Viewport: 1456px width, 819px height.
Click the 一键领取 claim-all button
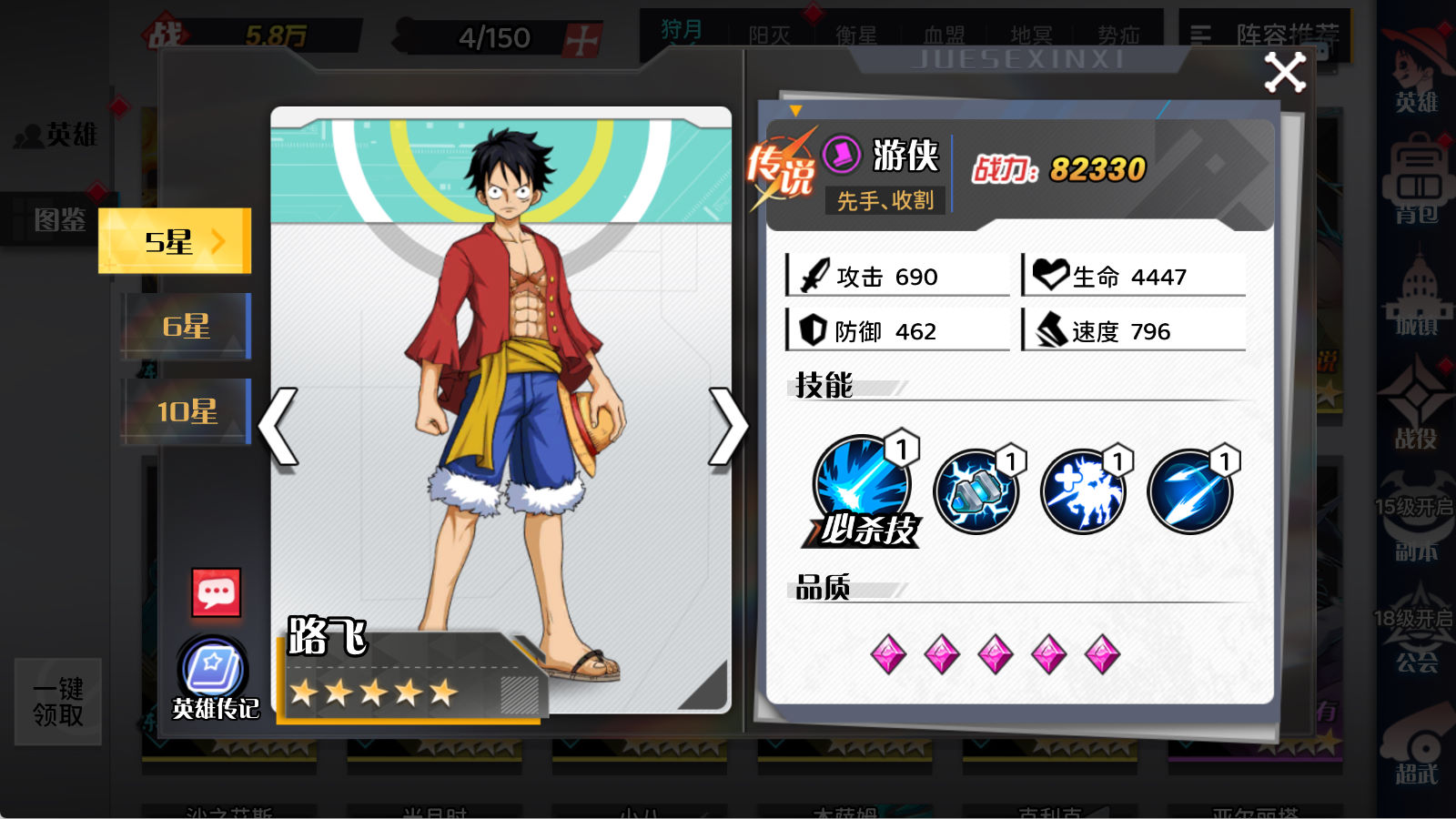coord(58,702)
